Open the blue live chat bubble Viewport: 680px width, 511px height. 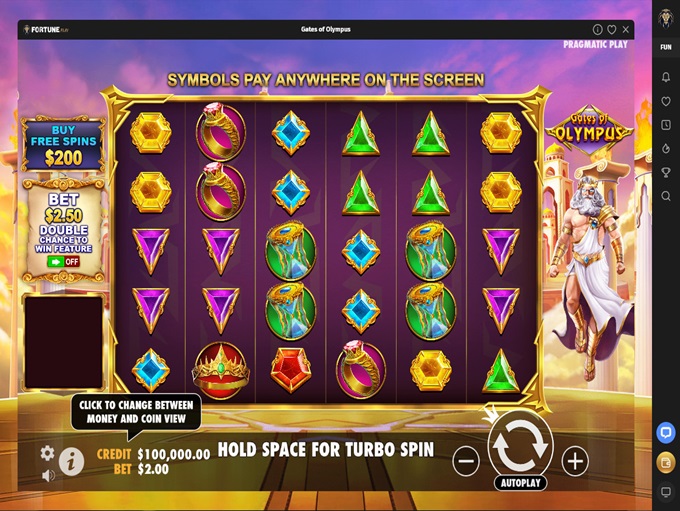click(x=666, y=433)
